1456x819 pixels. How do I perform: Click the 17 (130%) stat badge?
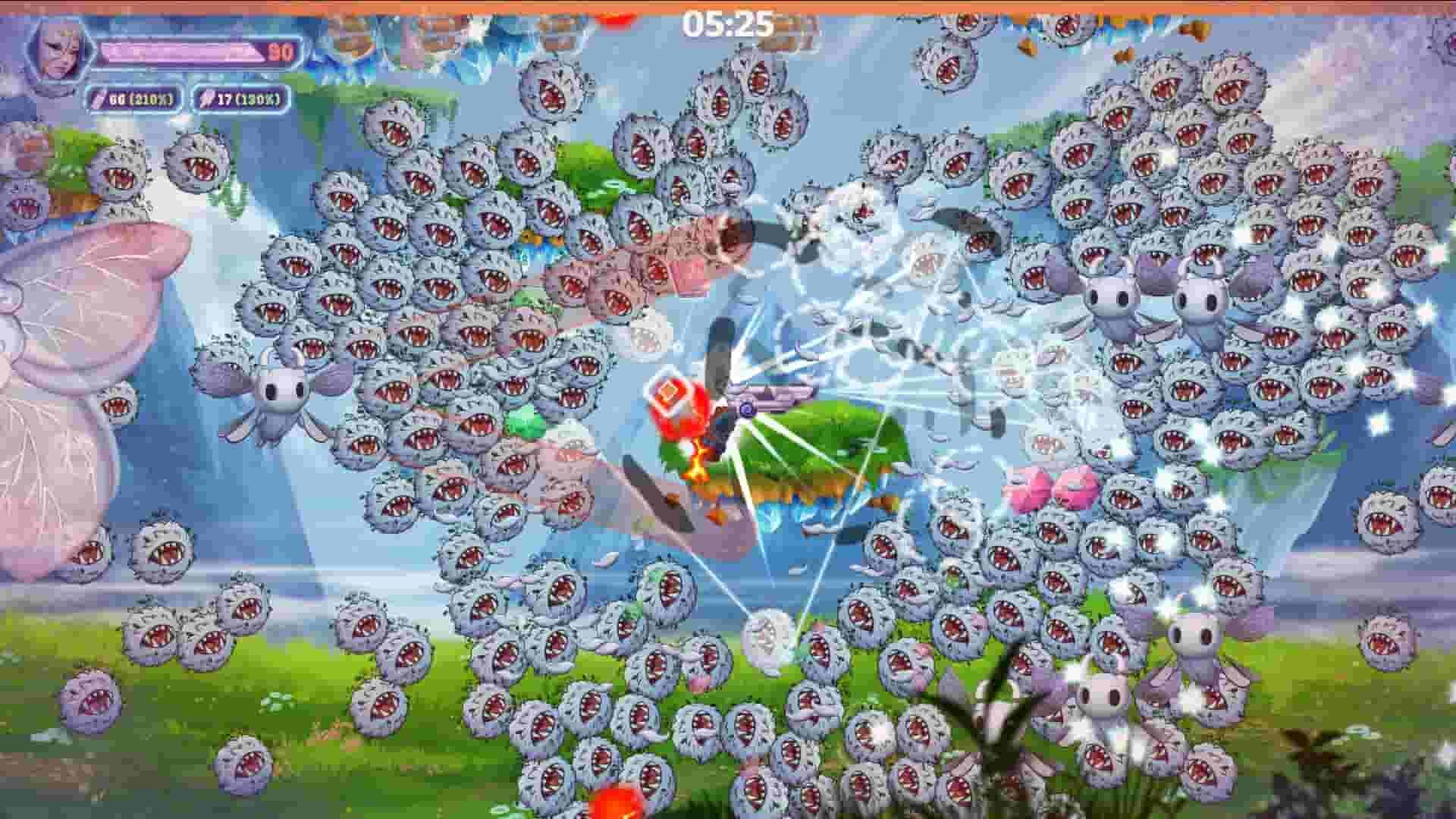[240, 97]
